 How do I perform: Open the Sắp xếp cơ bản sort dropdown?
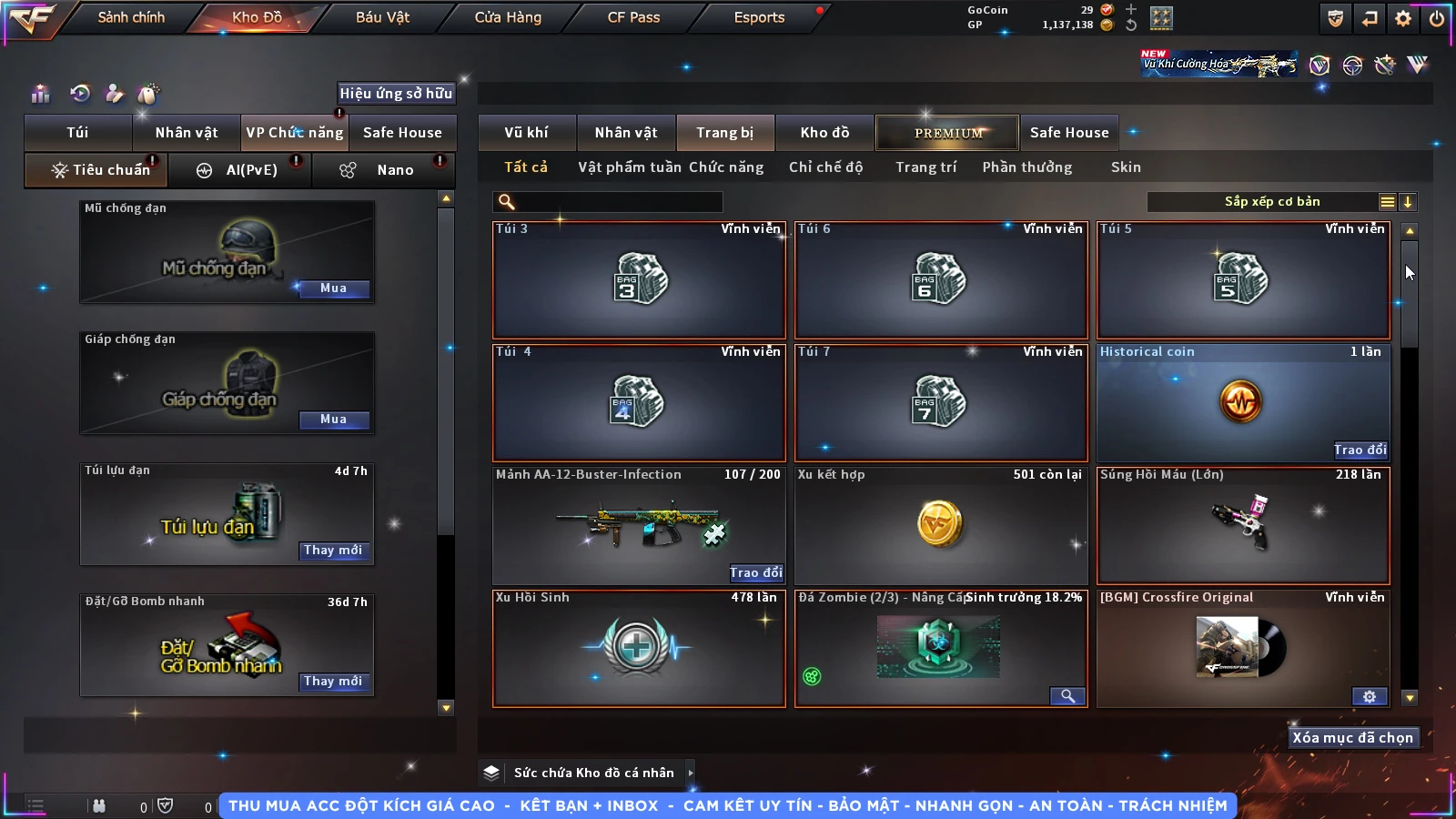pos(1271,202)
